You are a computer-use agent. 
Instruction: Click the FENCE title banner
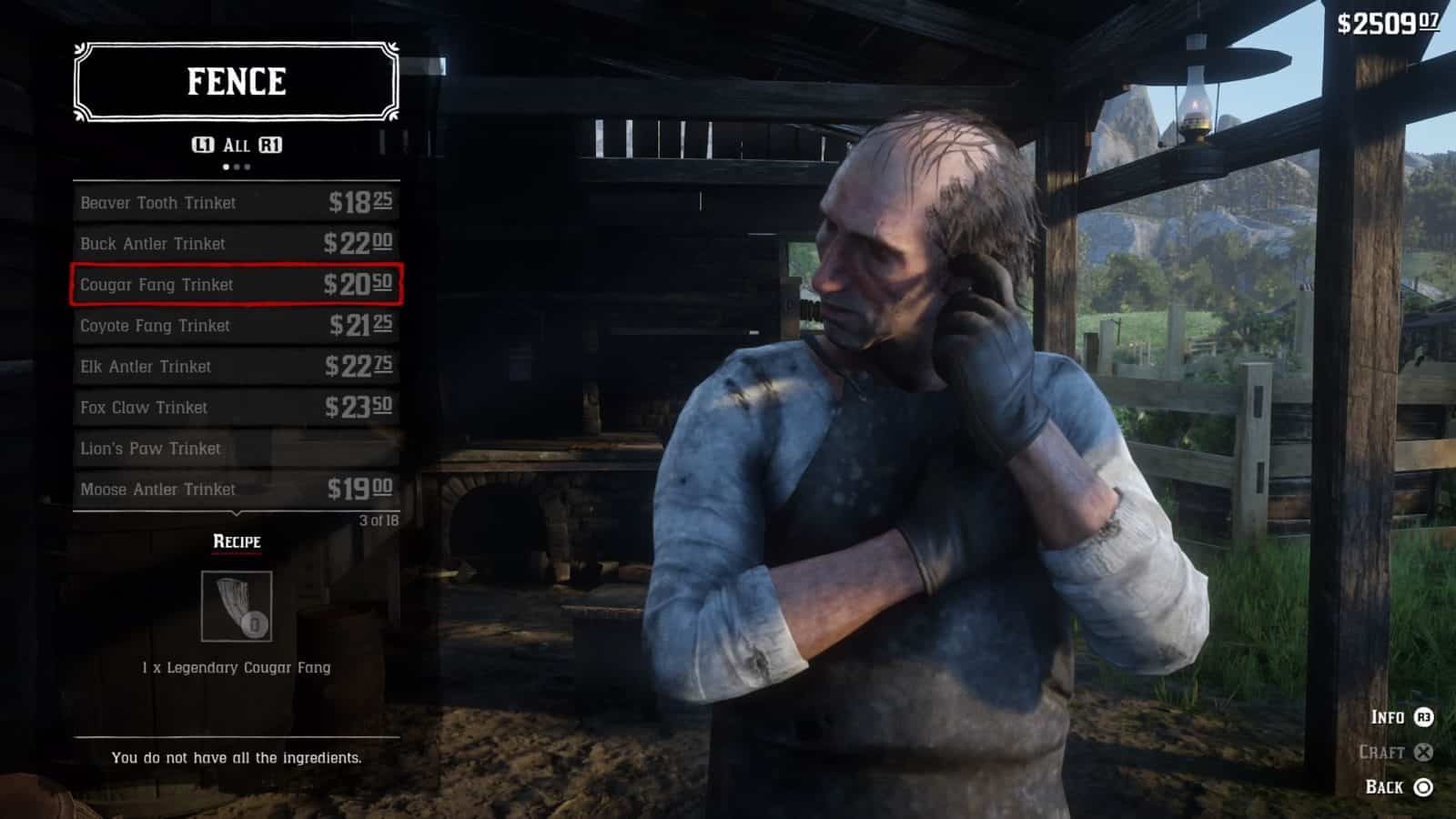(x=238, y=80)
